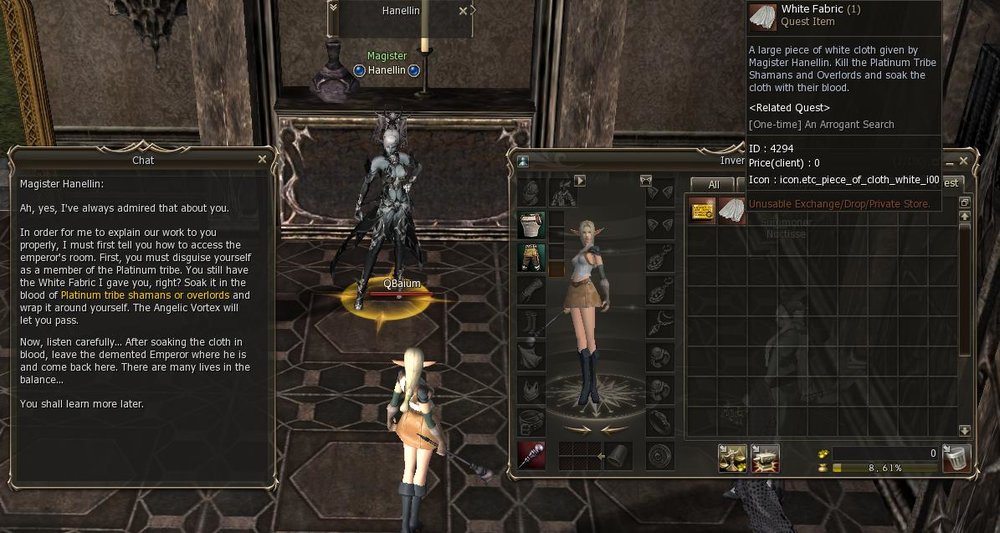Expand the equipment arrow above character preview
Viewport: 1000px width, 533px height.
pyautogui.click(x=580, y=181)
